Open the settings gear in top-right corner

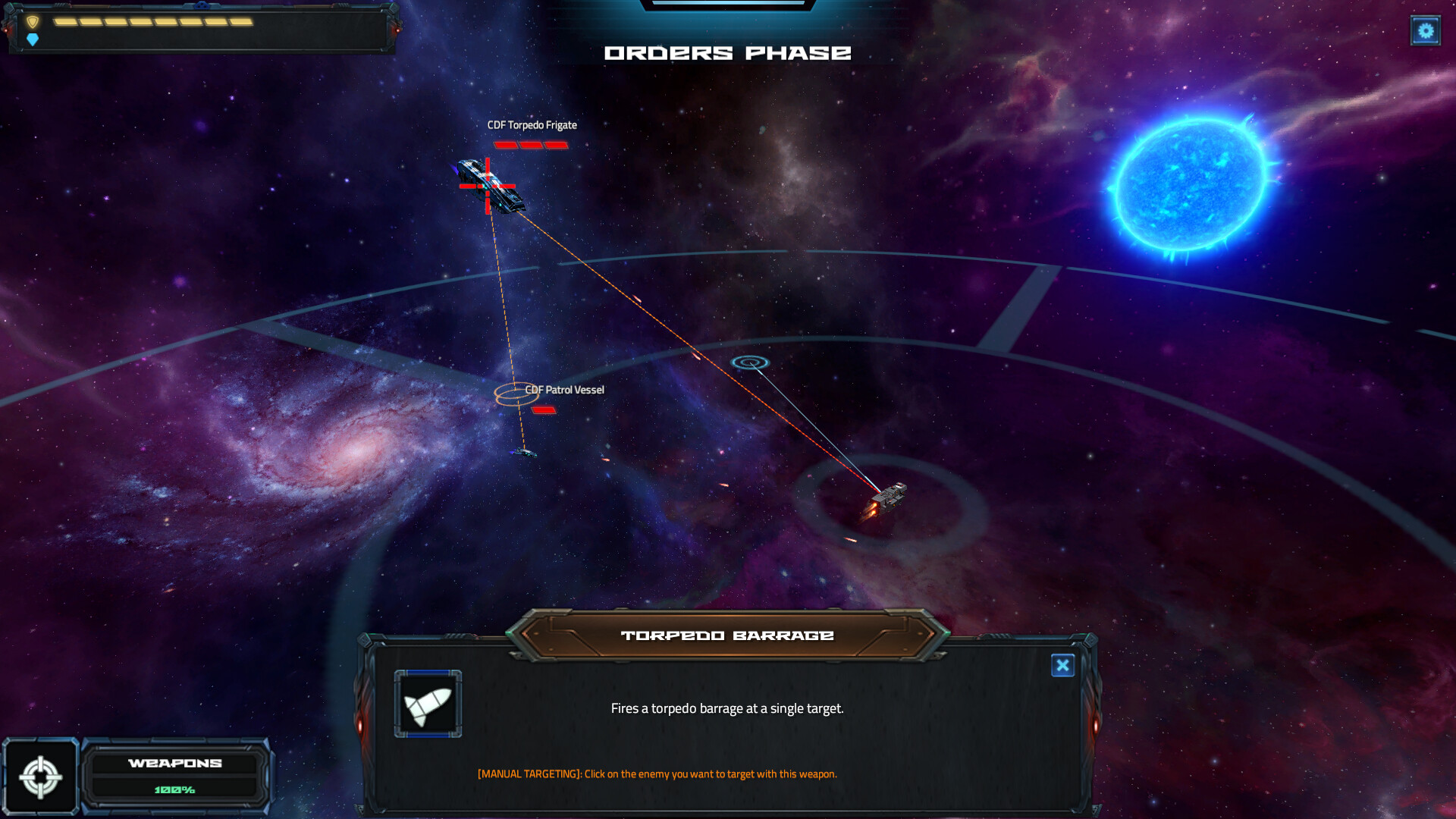(1425, 31)
